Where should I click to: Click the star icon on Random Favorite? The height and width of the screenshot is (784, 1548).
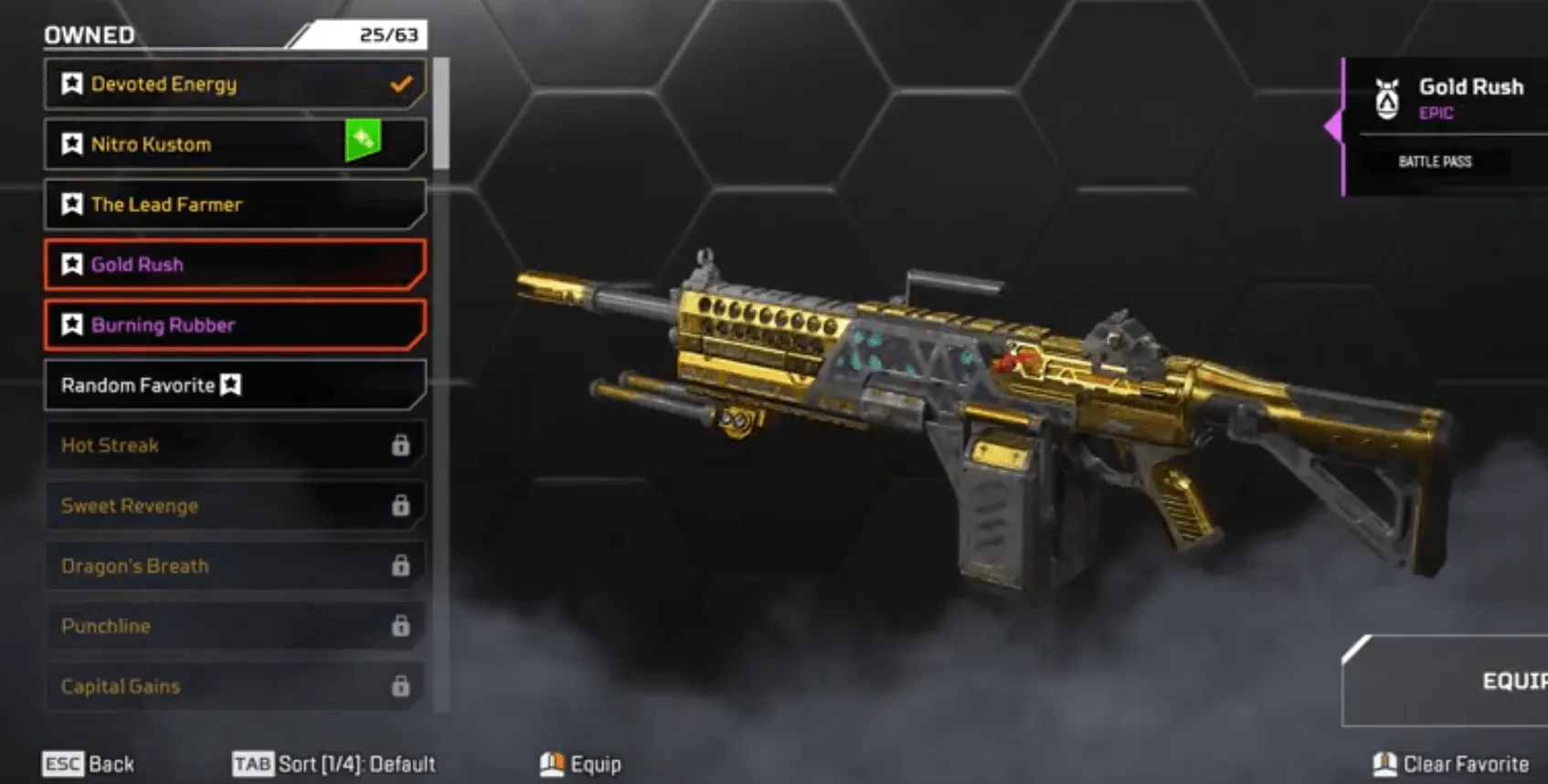click(x=231, y=386)
